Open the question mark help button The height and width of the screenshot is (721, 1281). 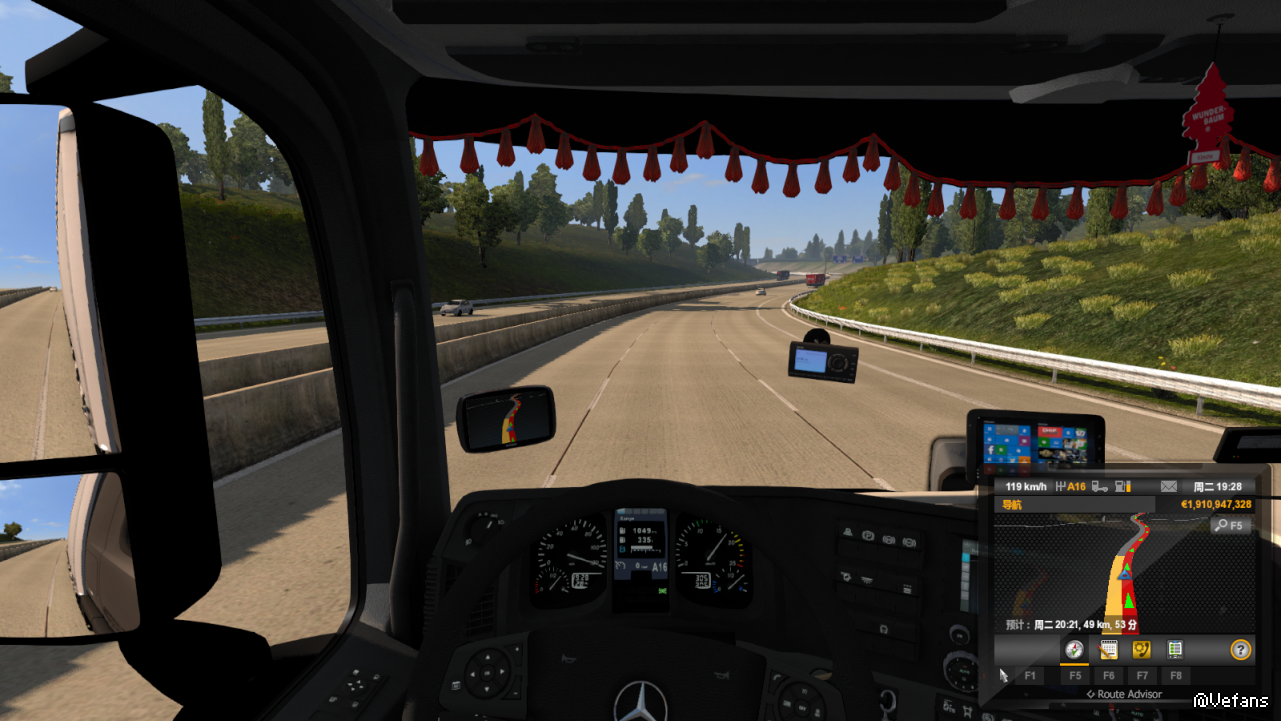1241,650
